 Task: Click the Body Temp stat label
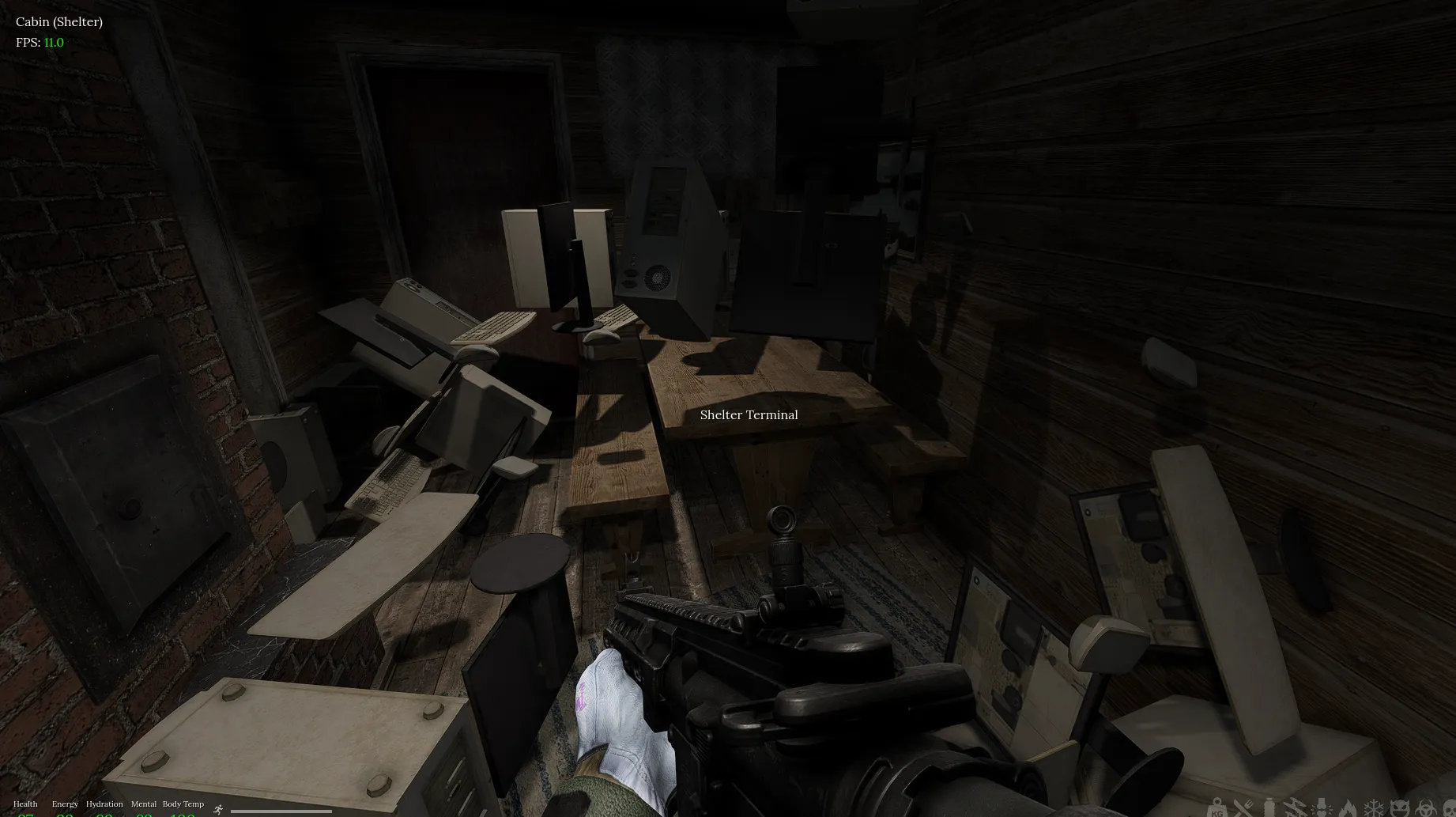(183, 804)
